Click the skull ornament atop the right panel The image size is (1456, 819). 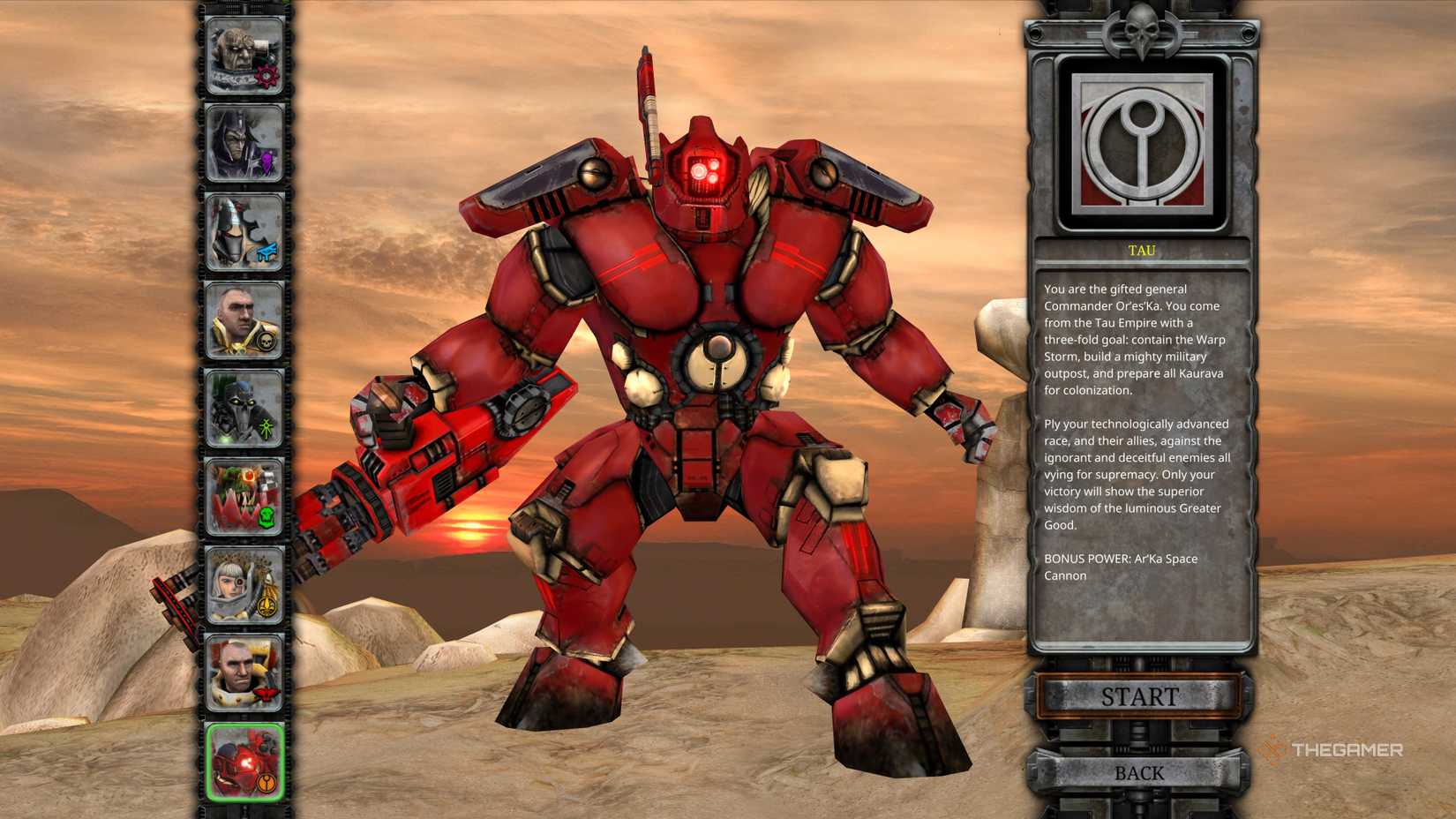pyautogui.click(x=1140, y=31)
